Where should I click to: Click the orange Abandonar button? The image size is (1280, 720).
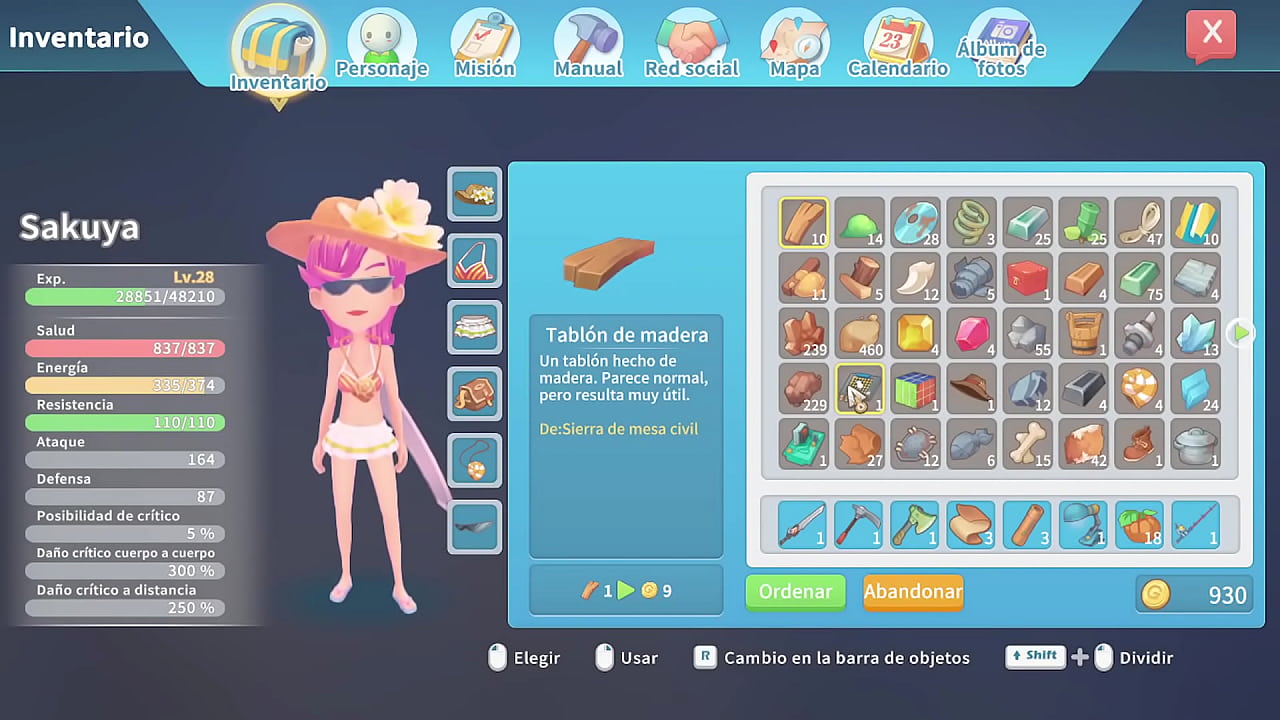tap(913, 592)
